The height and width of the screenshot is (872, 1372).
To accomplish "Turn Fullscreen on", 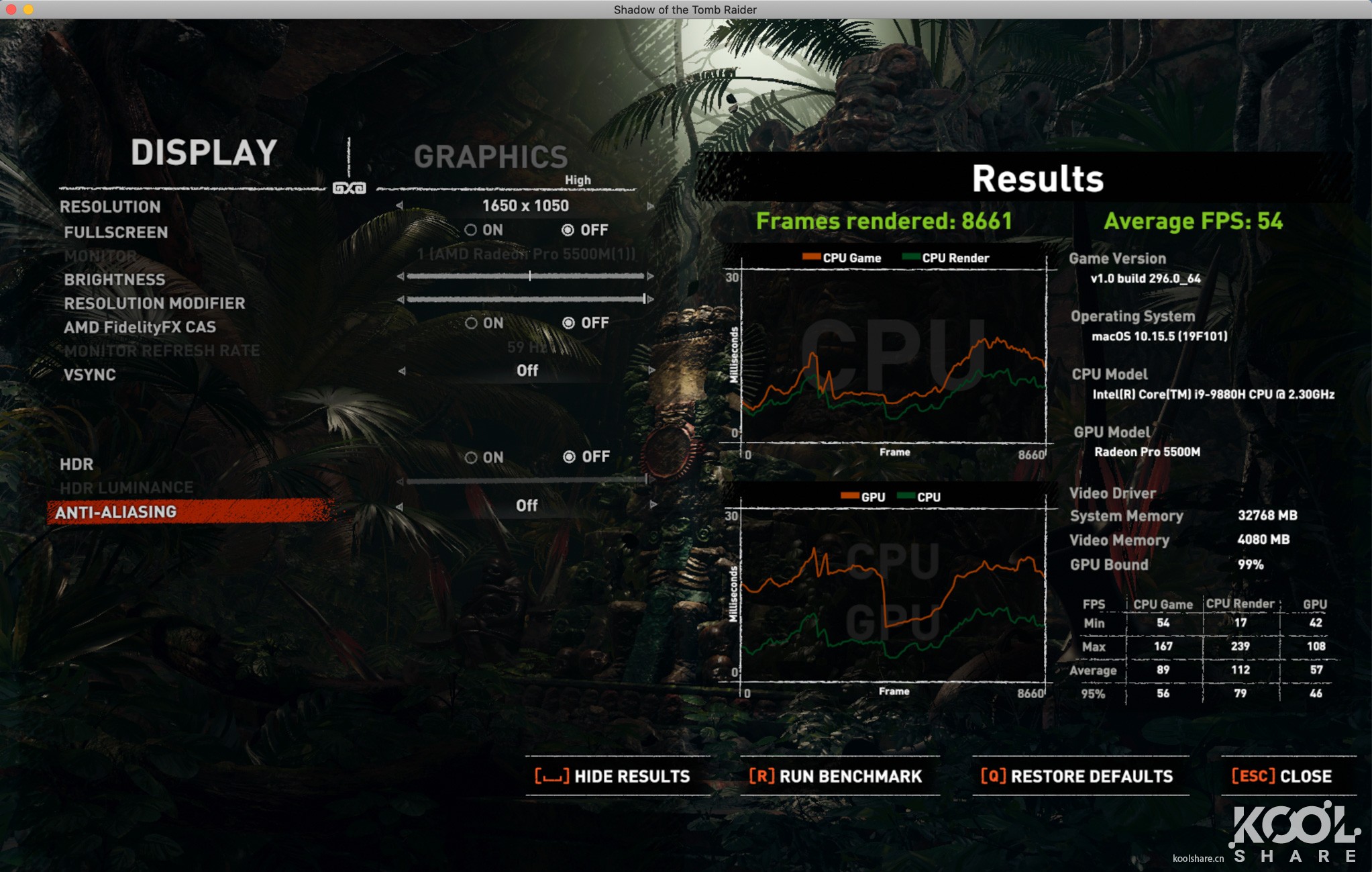I will point(472,230).
